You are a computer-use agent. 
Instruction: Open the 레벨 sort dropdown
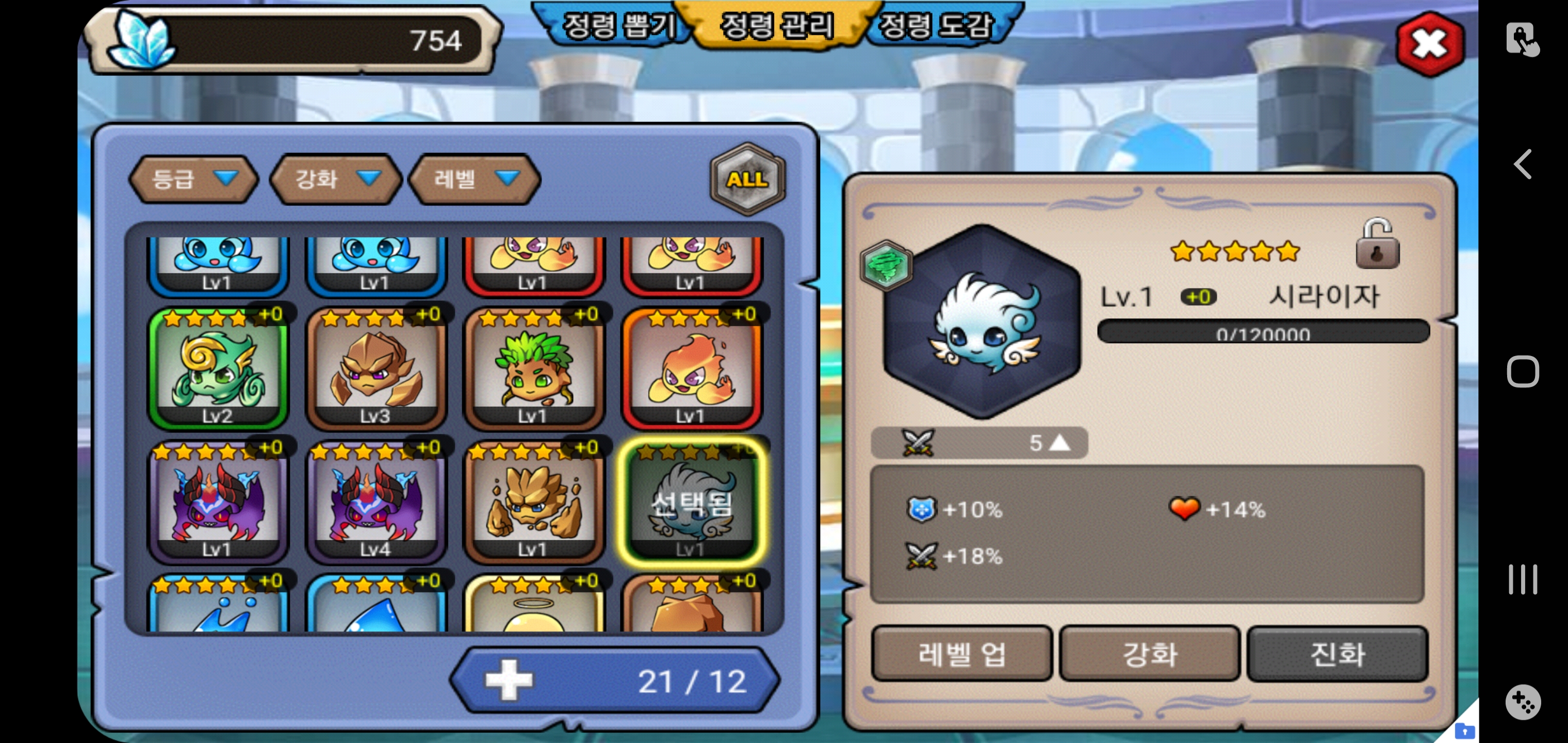click(475, 179)
